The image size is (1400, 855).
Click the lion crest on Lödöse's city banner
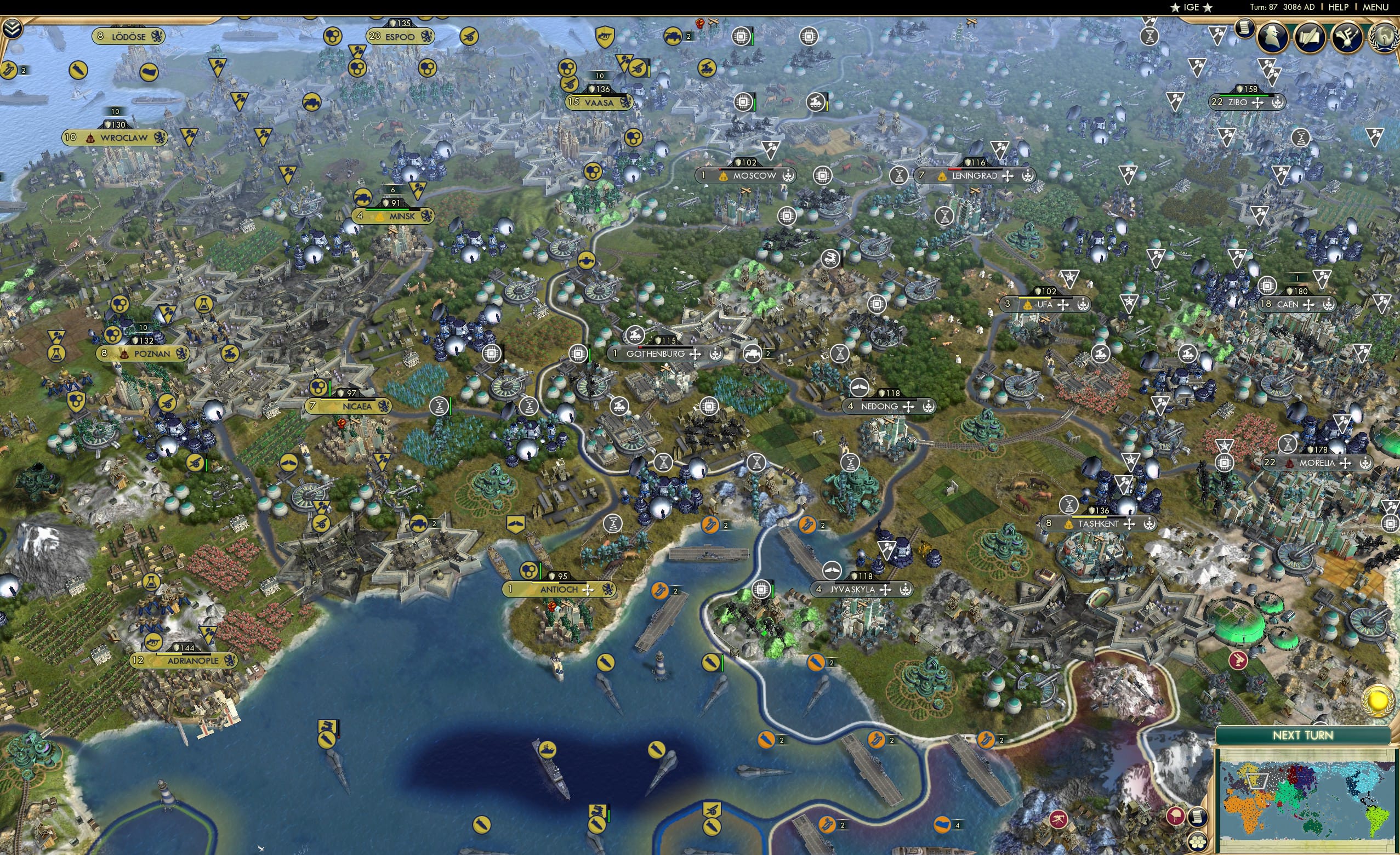(157, 36)
